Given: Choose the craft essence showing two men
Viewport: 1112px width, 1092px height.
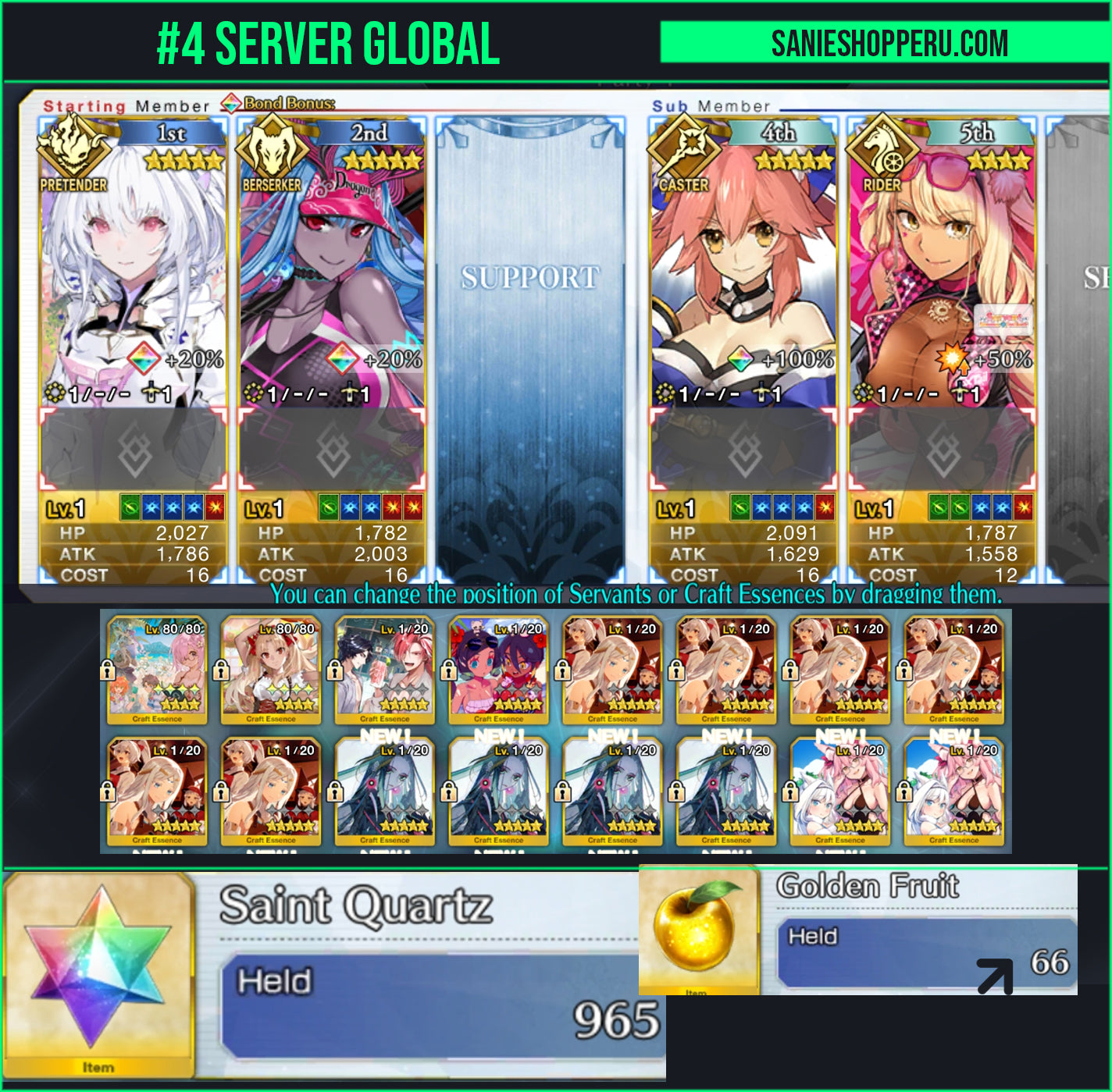Looking at the screenshot, I should [x=385, y=670].
